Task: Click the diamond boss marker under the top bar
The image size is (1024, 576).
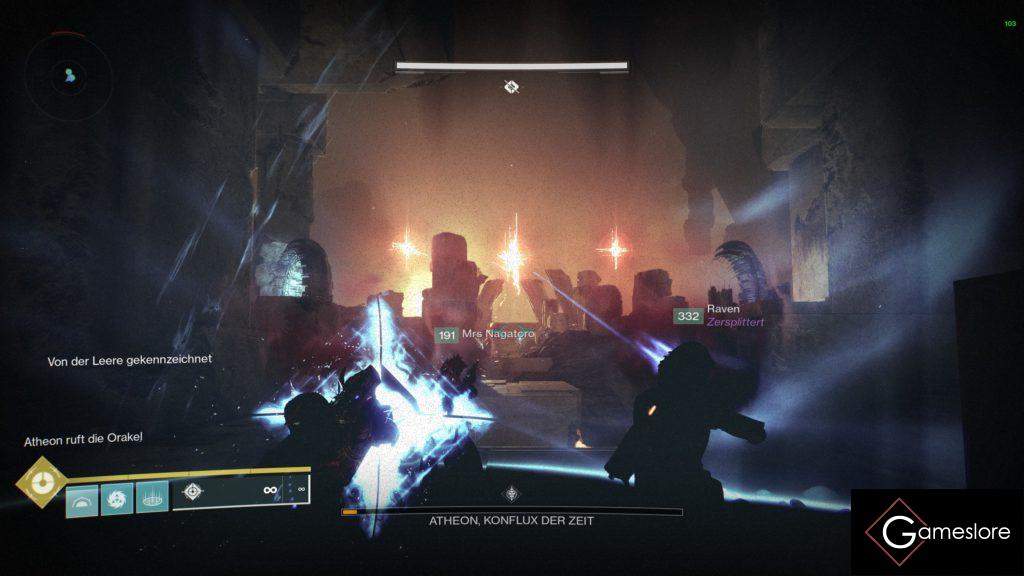Action: [511, 87]
